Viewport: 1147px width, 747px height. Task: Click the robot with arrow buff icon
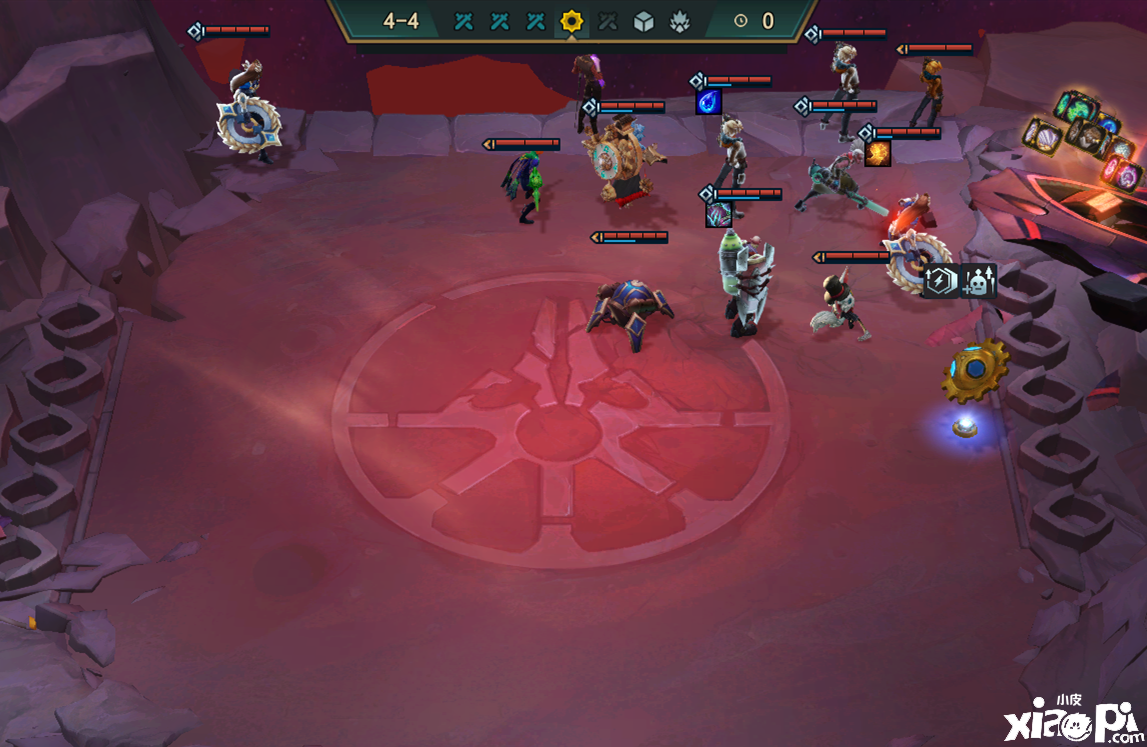click(978, 282)
